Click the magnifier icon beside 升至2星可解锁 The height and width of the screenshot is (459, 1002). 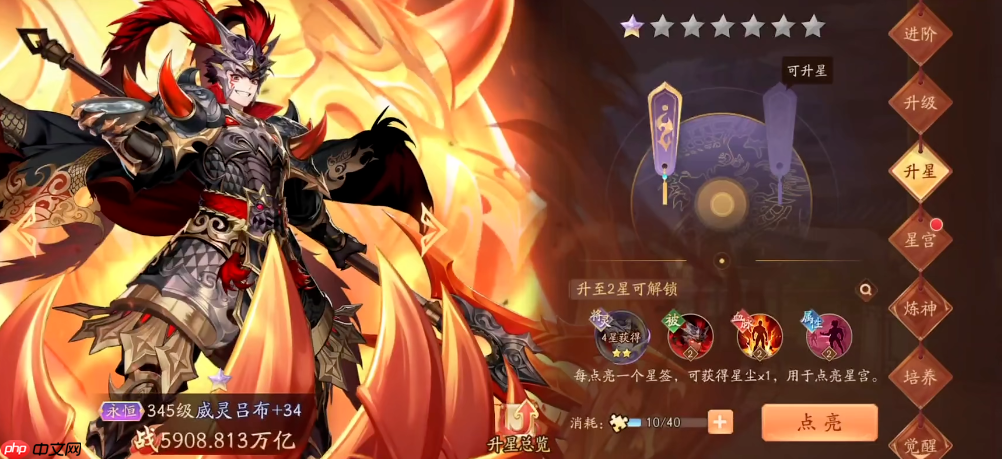(x=865, y=290)
